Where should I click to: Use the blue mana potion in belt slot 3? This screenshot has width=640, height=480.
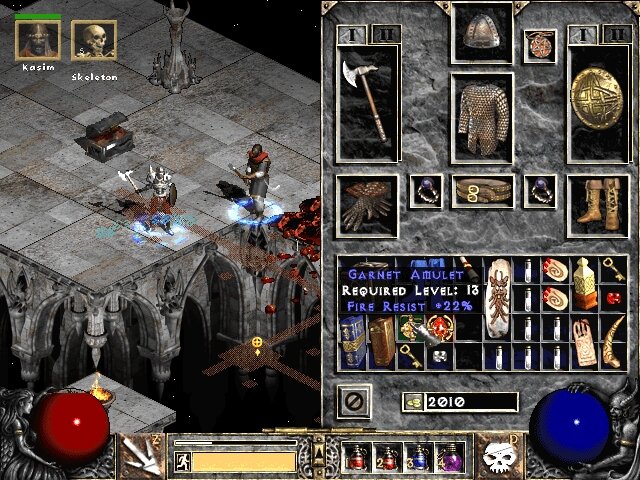(x=420, y=458)
